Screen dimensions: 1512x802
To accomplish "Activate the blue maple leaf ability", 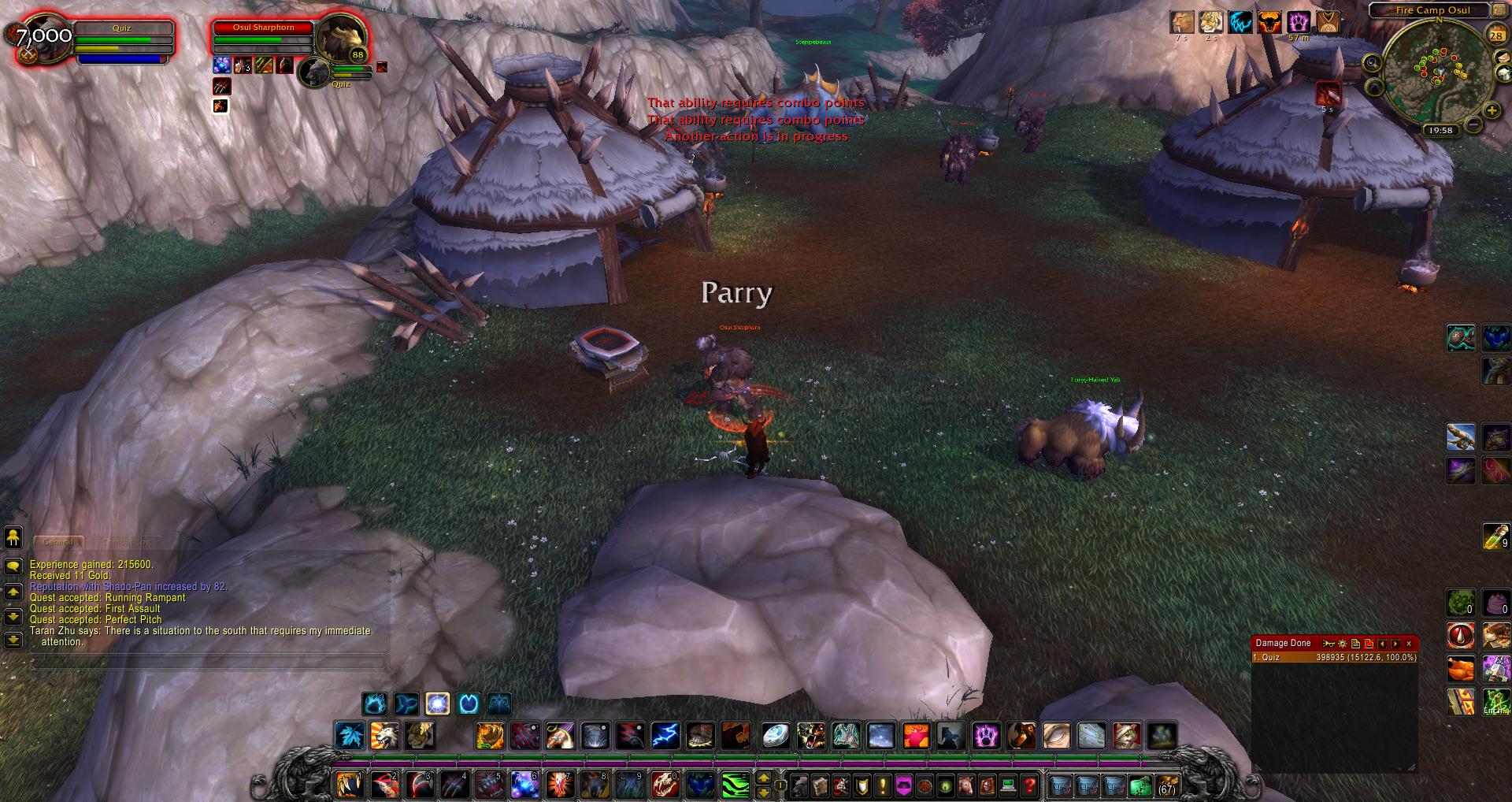I will 349,736.
